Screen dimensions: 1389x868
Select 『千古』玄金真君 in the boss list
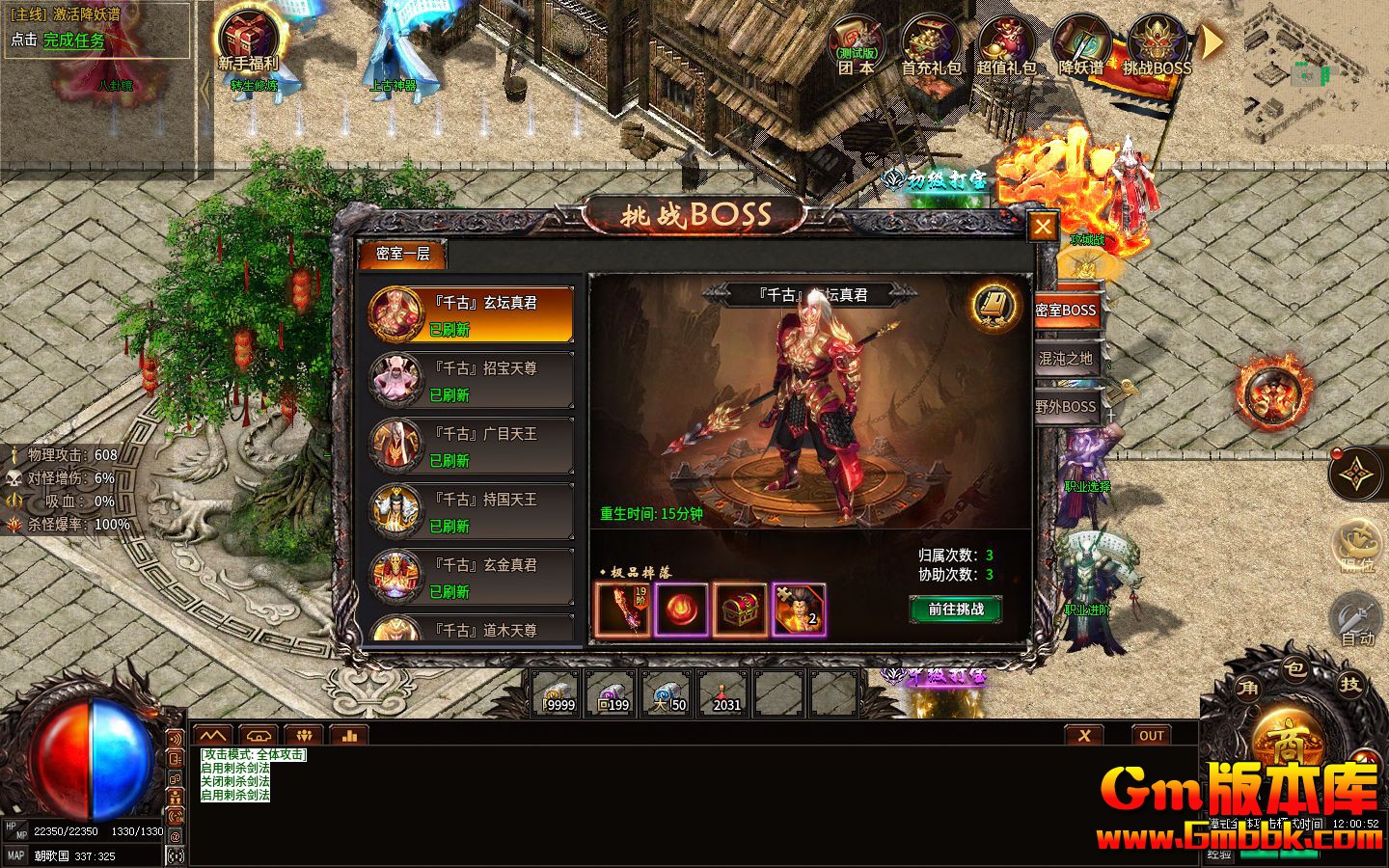click(x=472, y=577)
